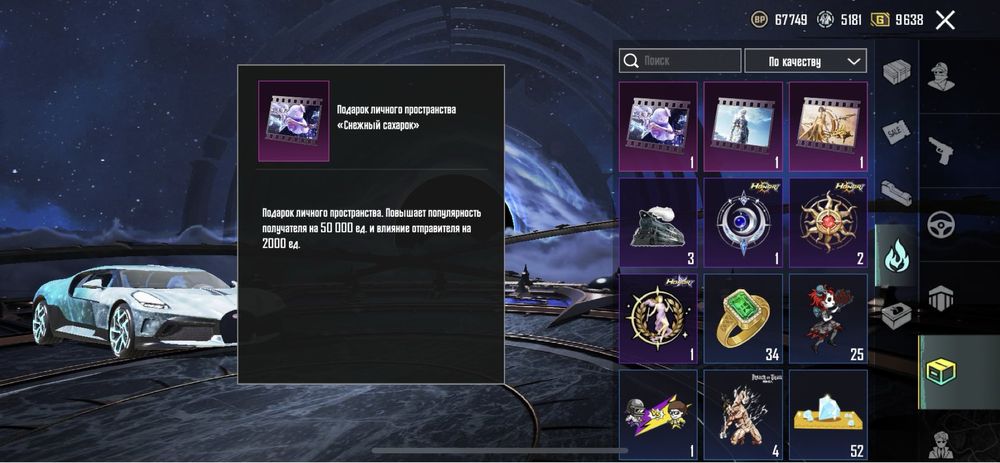
Task: Choose the red-haired skeleton doll item
Action: (x=828, y=318)
